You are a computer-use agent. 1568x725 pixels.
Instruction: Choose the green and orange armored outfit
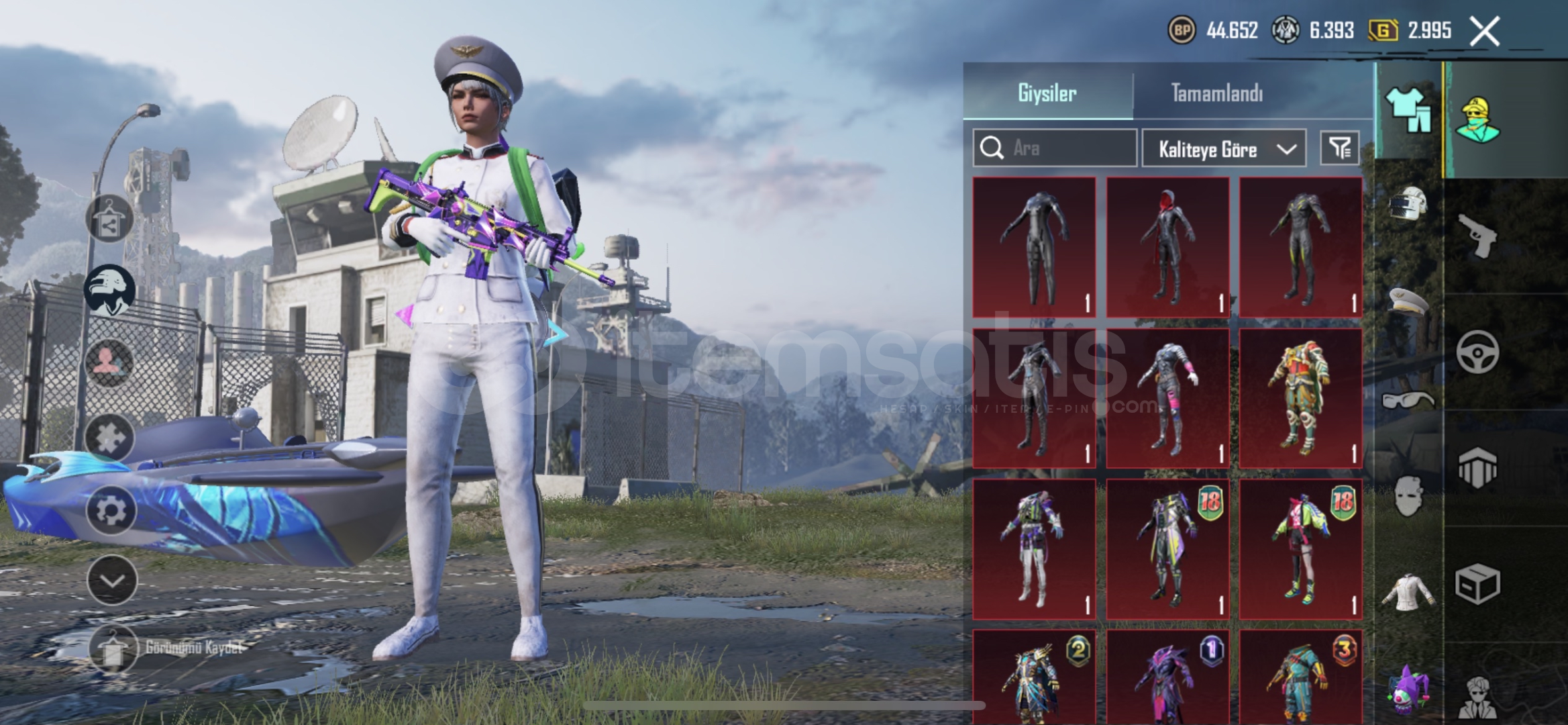pos(1300,398)
